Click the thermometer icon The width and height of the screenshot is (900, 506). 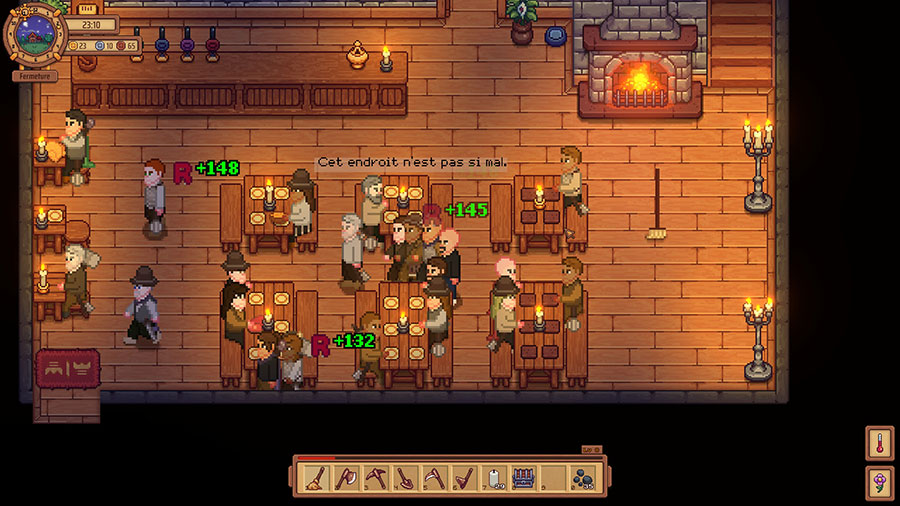(880, 443)
